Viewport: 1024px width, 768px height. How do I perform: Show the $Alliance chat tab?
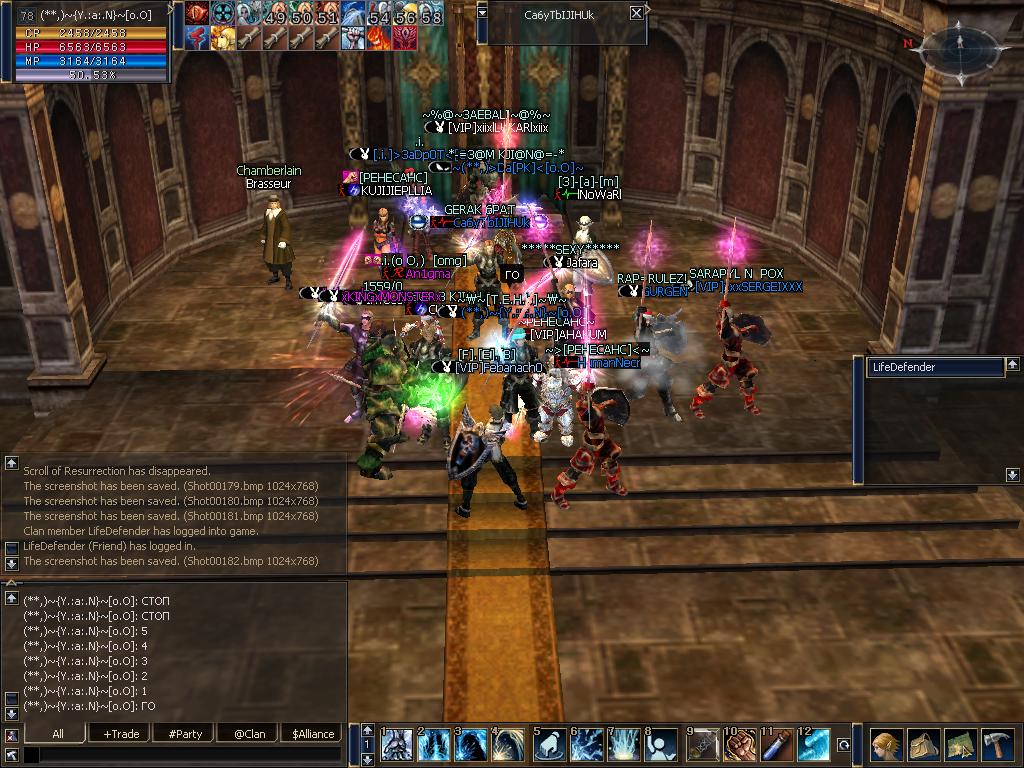312,733
